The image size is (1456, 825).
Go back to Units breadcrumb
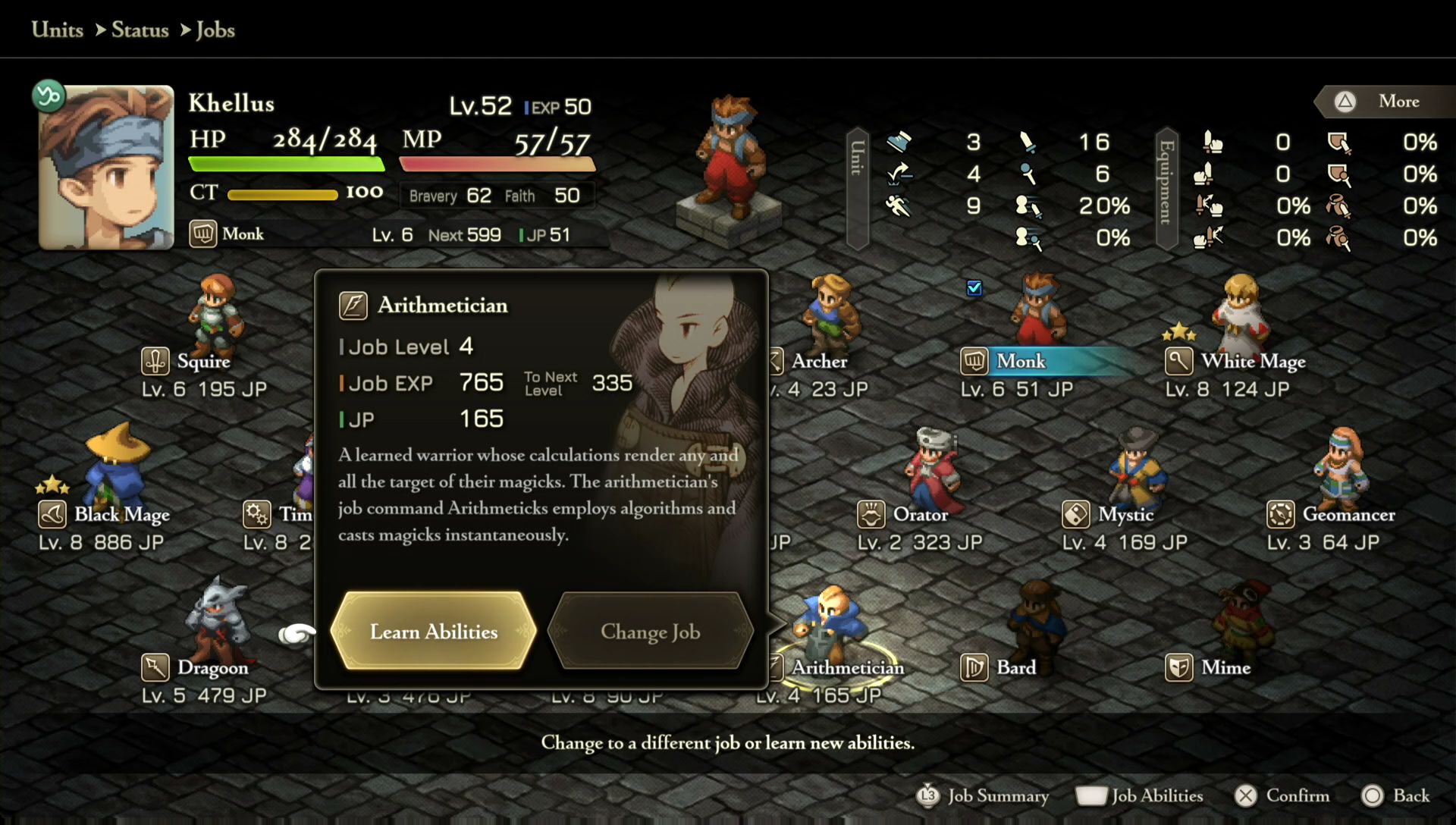click(x=58, y=30)
